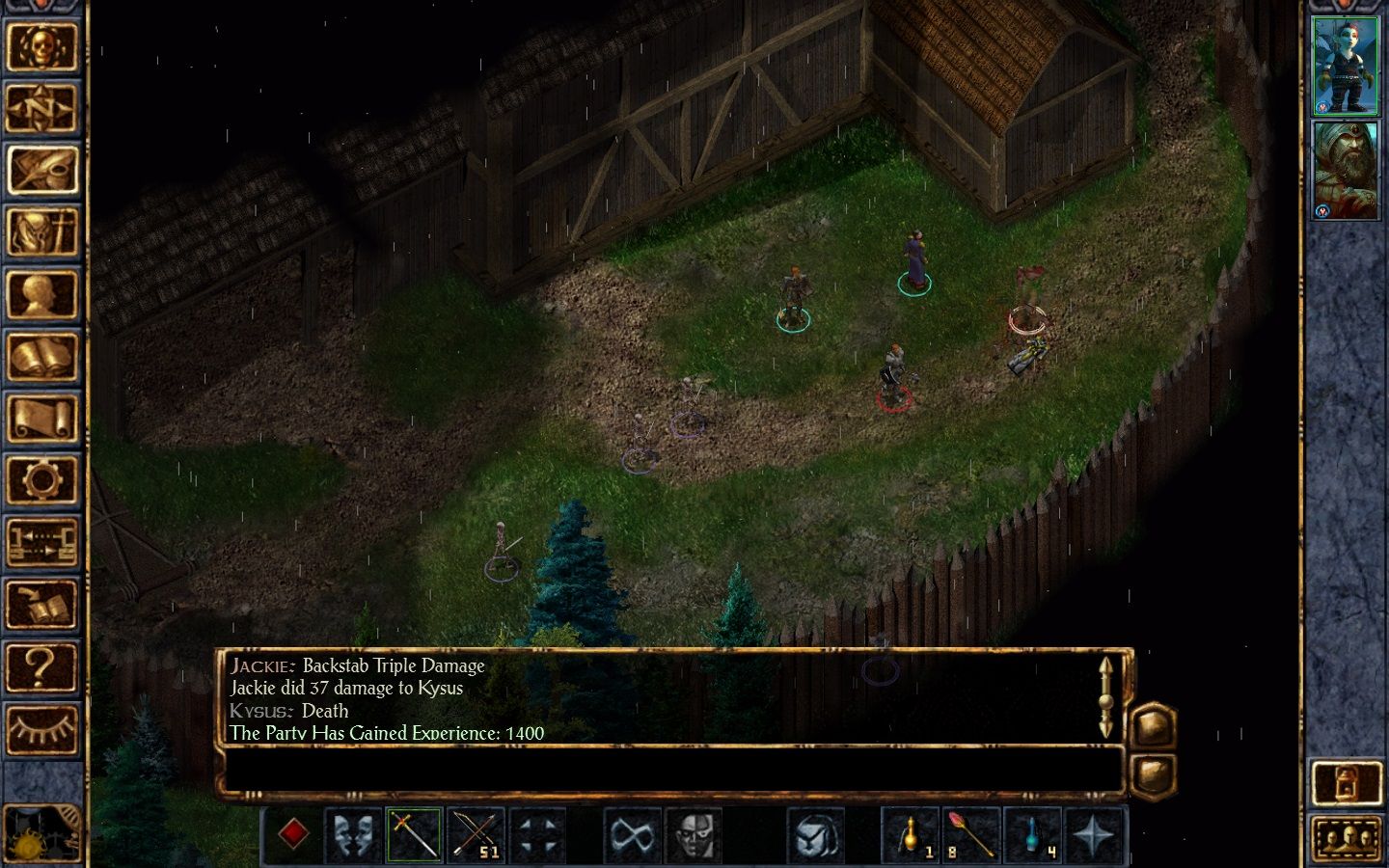Activate stealth with the twin masks icon
This screenshot has height=868, width=1389.
pos(353,835)
